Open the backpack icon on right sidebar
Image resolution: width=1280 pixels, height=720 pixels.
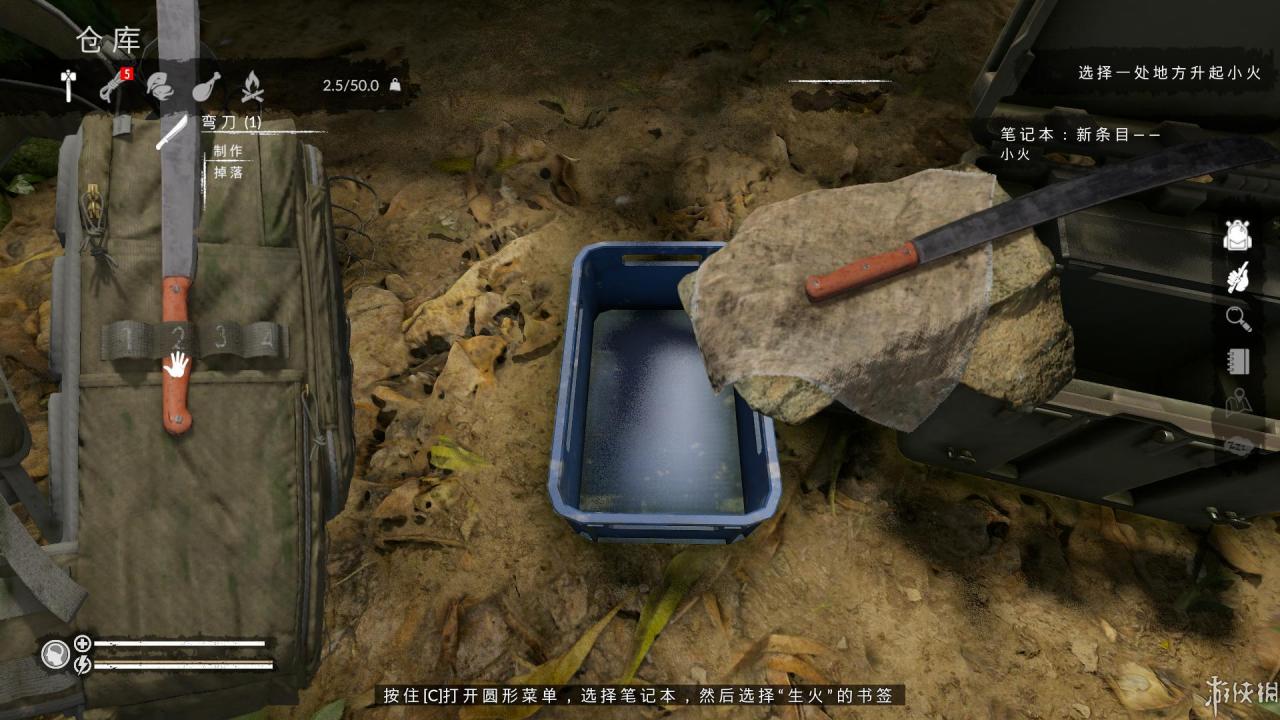[x=1238, y=235]
